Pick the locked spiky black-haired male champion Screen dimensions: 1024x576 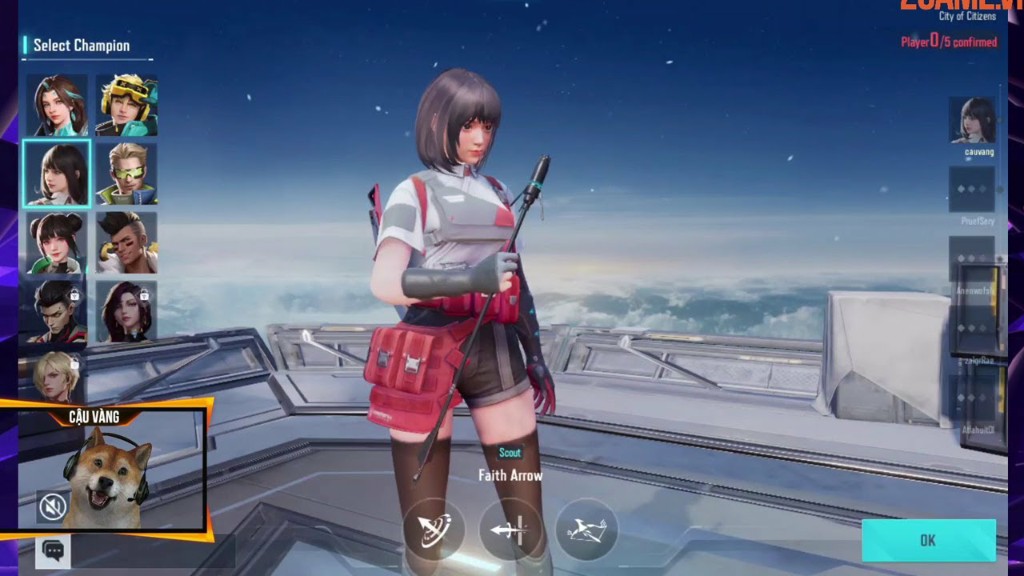(57, 311)
